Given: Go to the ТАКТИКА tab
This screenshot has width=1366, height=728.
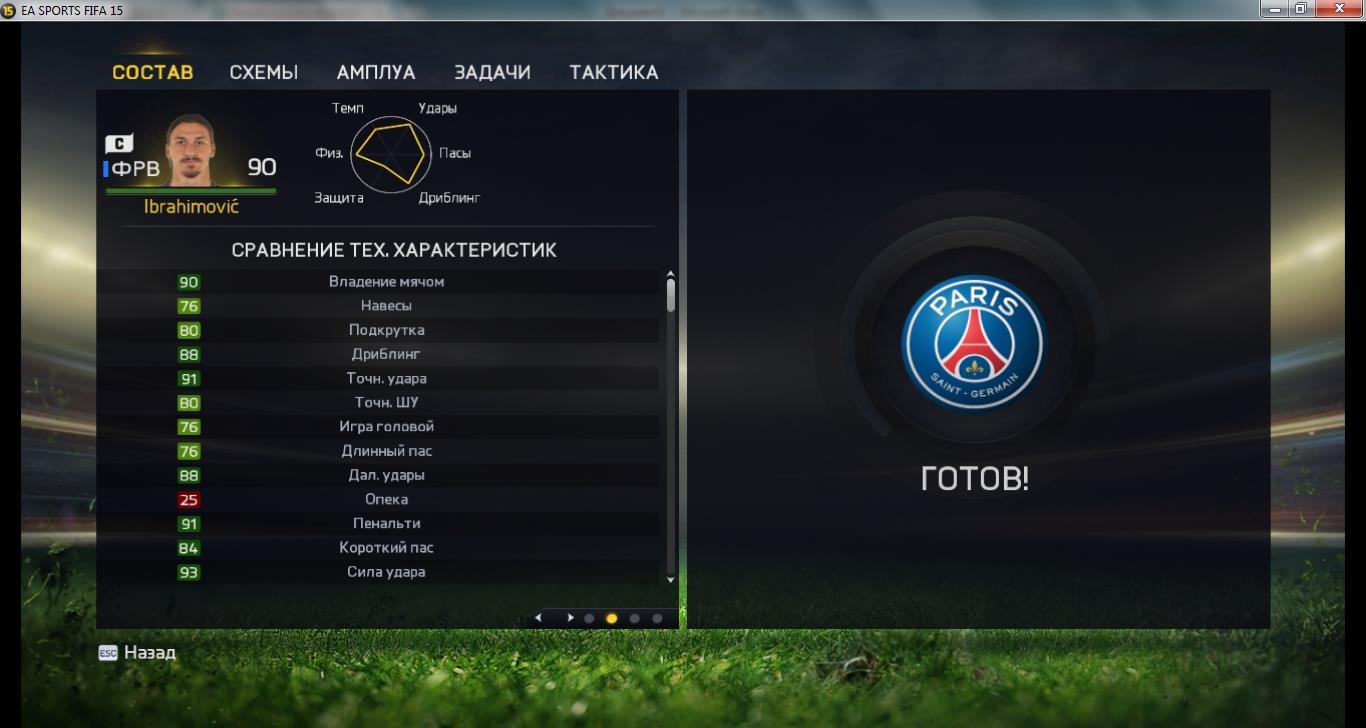Looking at the screenshot, I should coord(614,72).
